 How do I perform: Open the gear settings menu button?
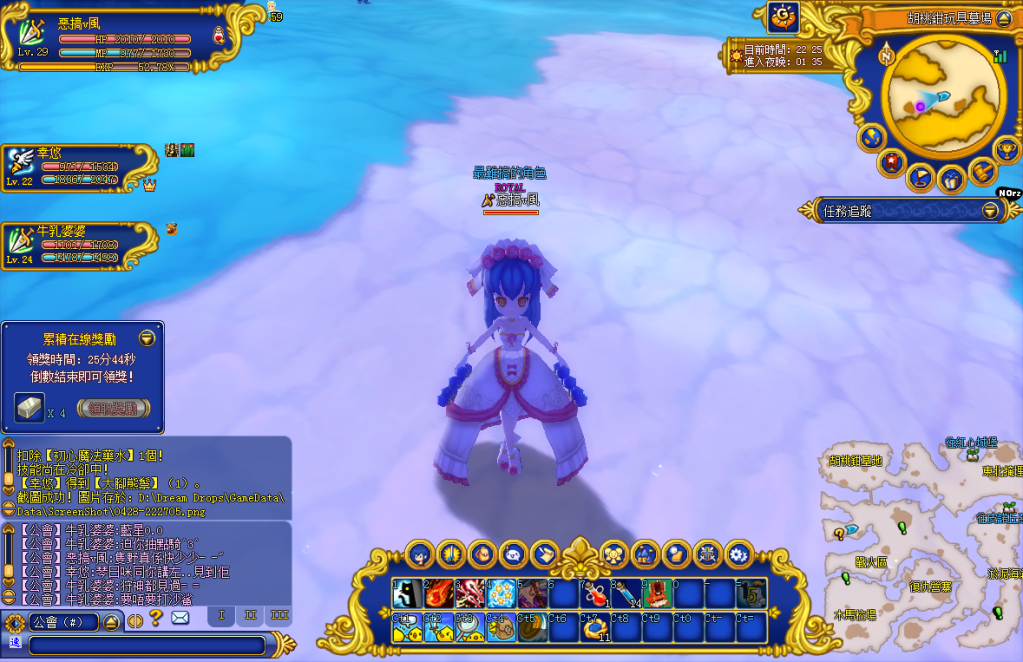click(739, 553)
